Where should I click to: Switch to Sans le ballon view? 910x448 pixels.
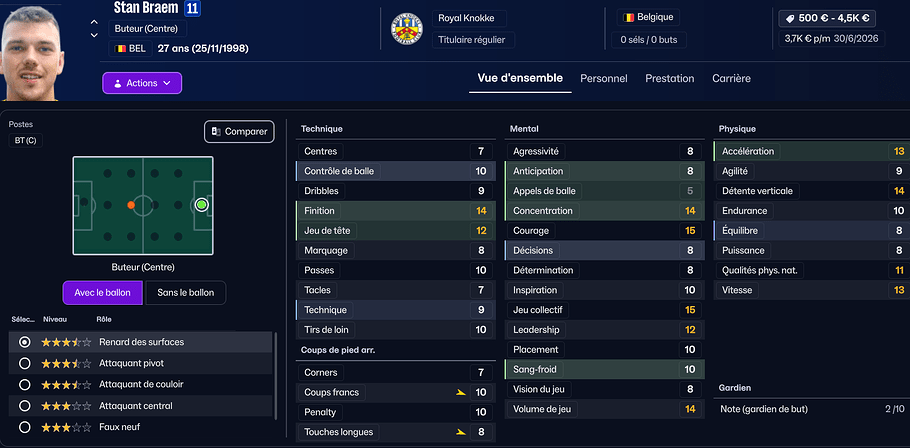pyautogui.click(x=186, y=292)
